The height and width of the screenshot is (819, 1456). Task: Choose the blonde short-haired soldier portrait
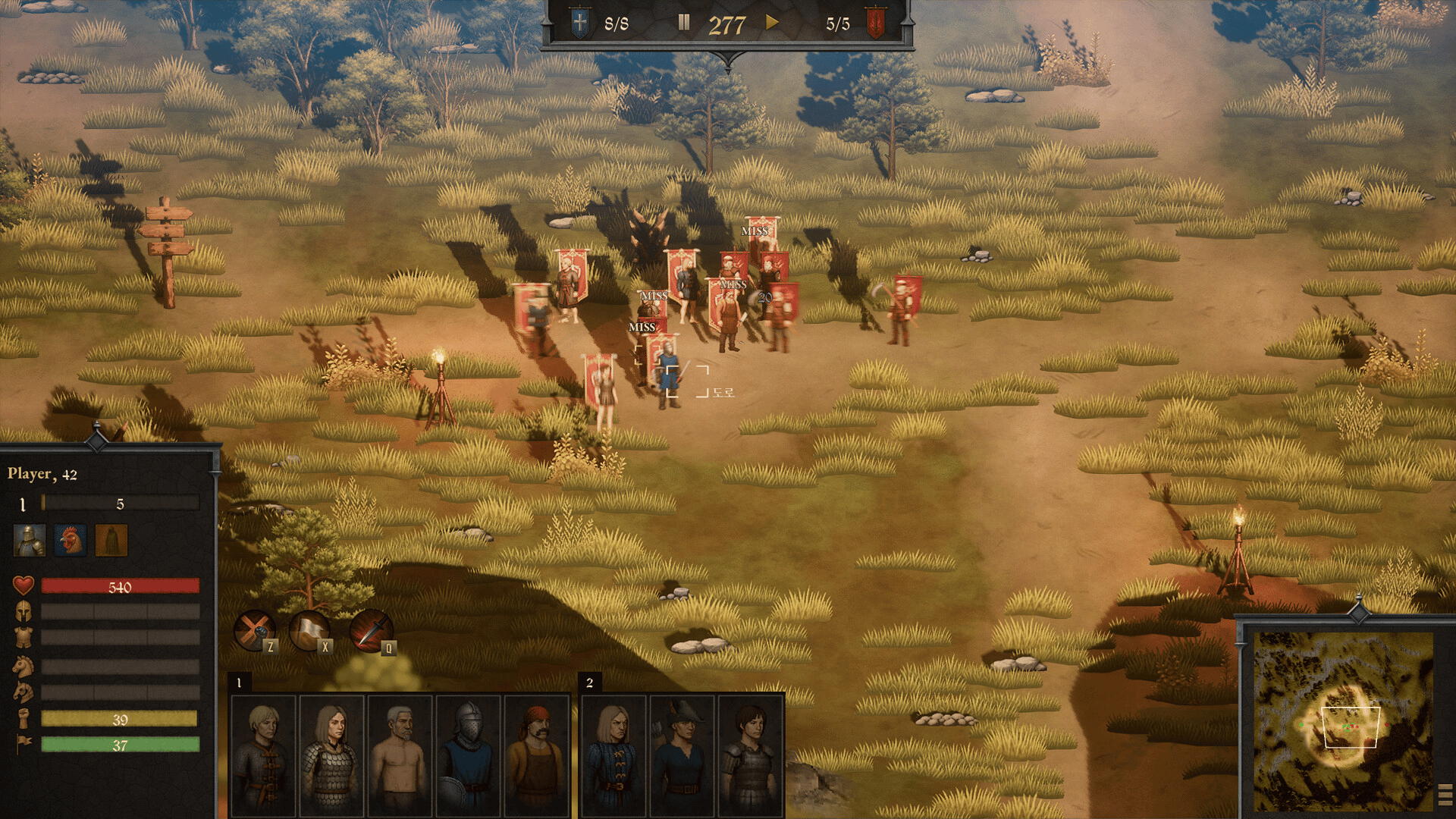(x=263, y=755)
